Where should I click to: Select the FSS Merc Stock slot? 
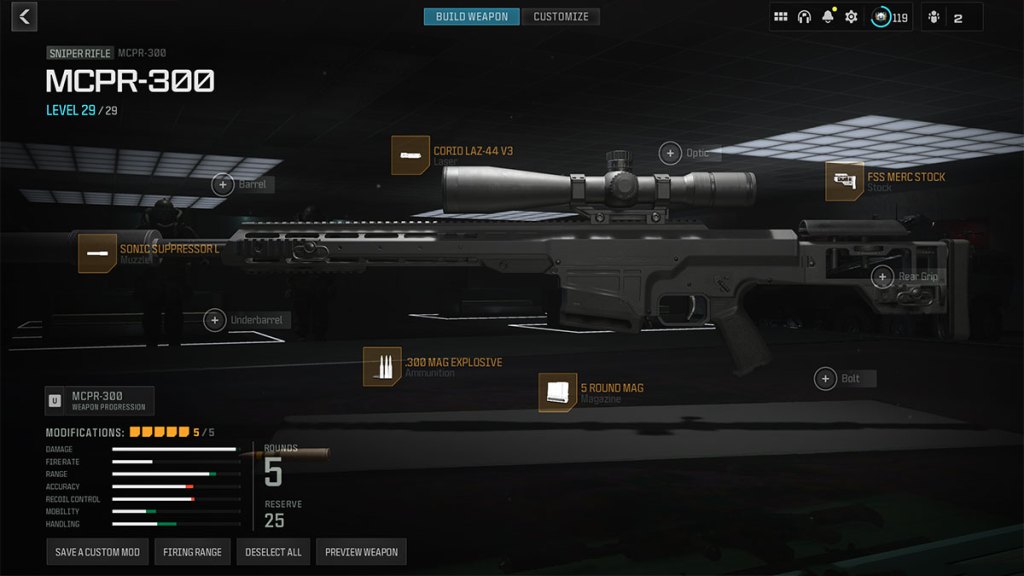tap(845, 181)
